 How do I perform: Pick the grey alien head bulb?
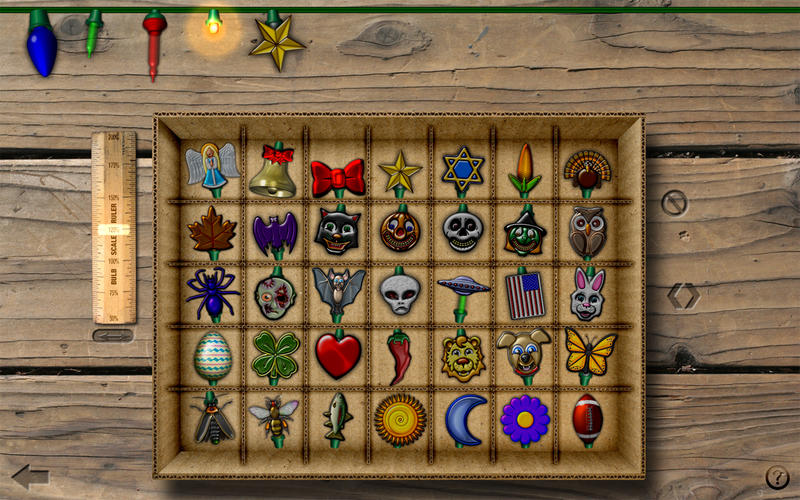click(x=400, y=293)
